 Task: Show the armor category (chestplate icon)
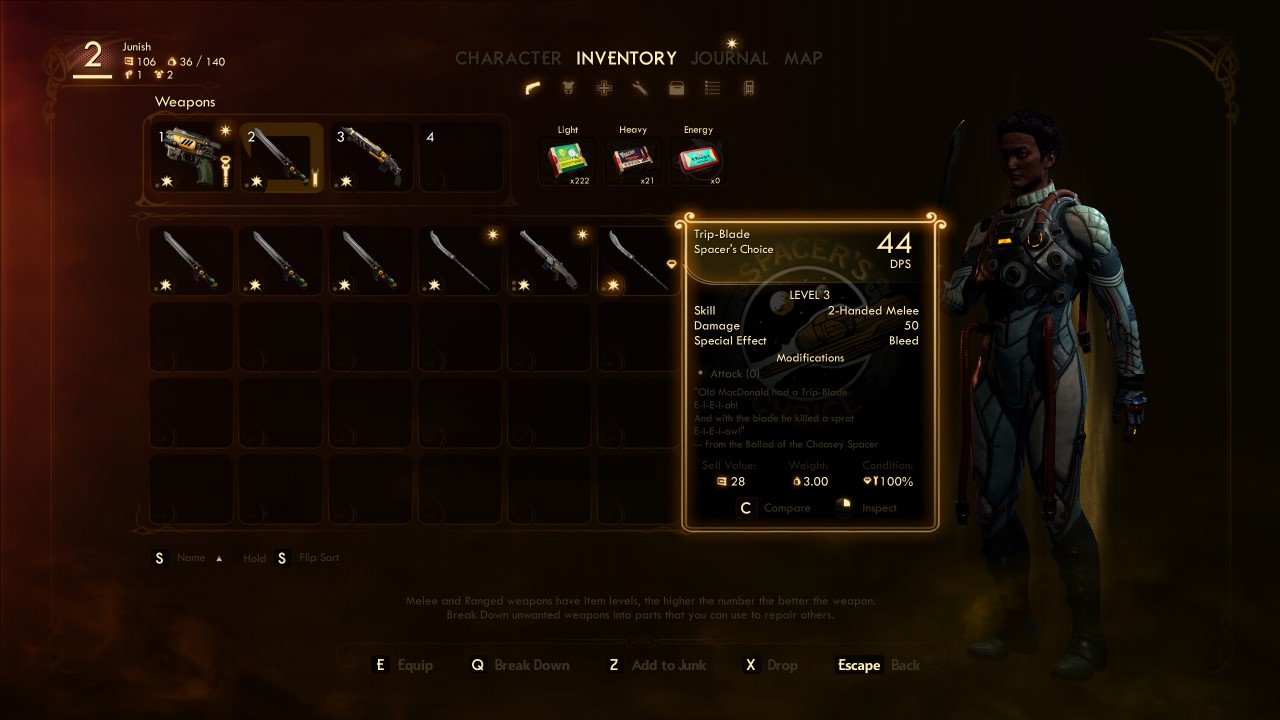[569, 88]
